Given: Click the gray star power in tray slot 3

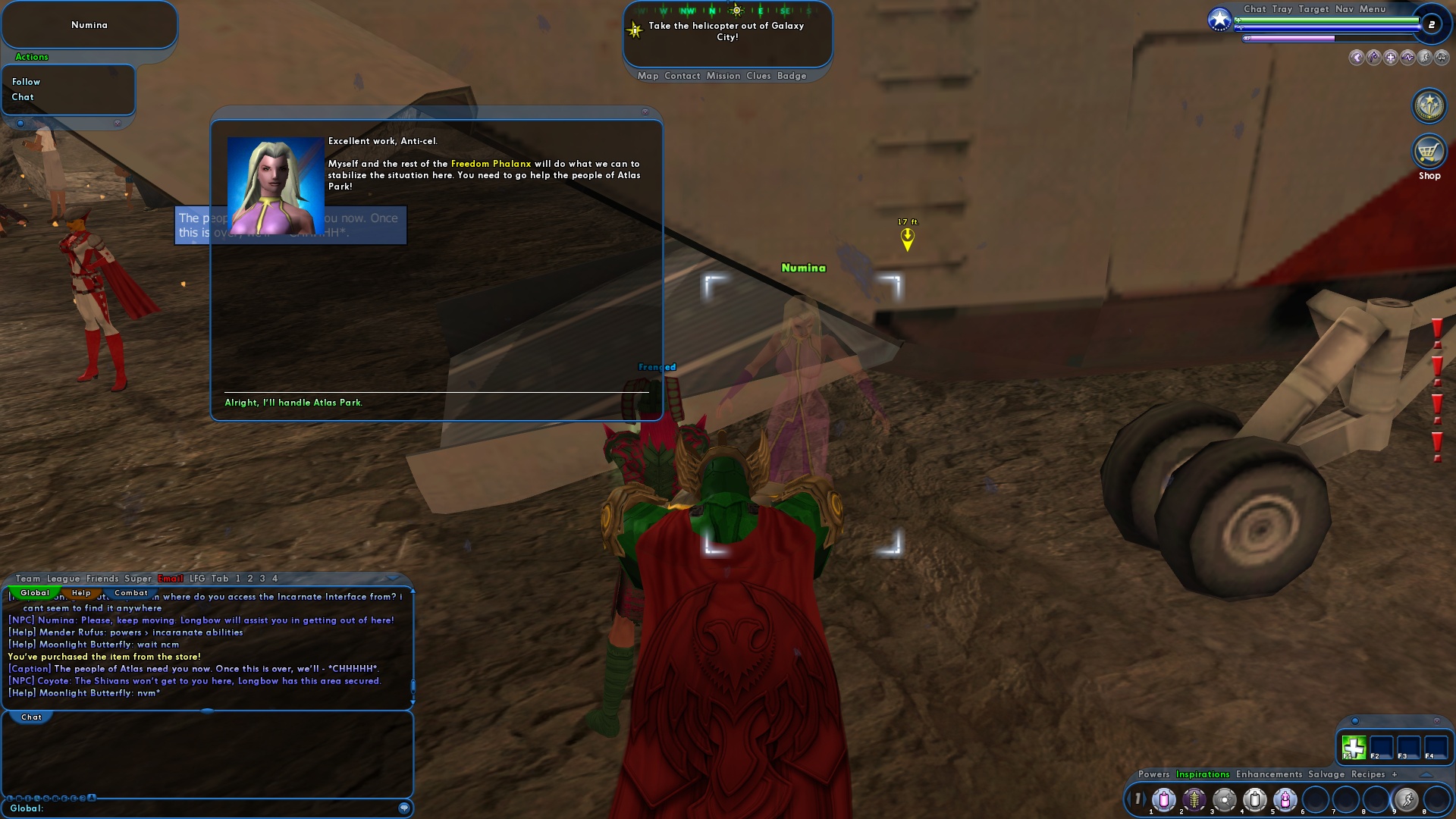Looking at the screenshot, I should point(1225,800).
